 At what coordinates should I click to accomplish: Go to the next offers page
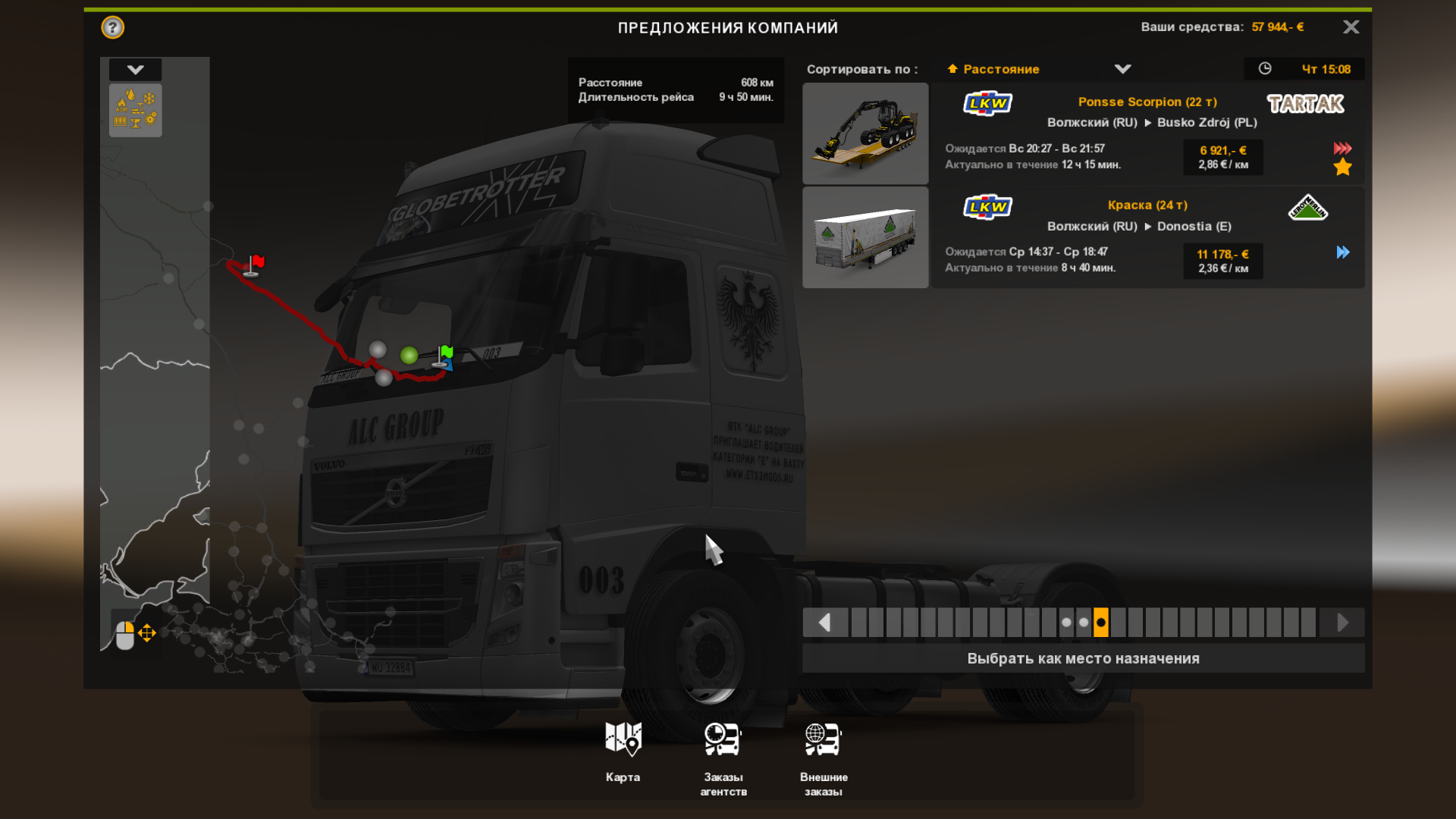[x=1342, y=623]
